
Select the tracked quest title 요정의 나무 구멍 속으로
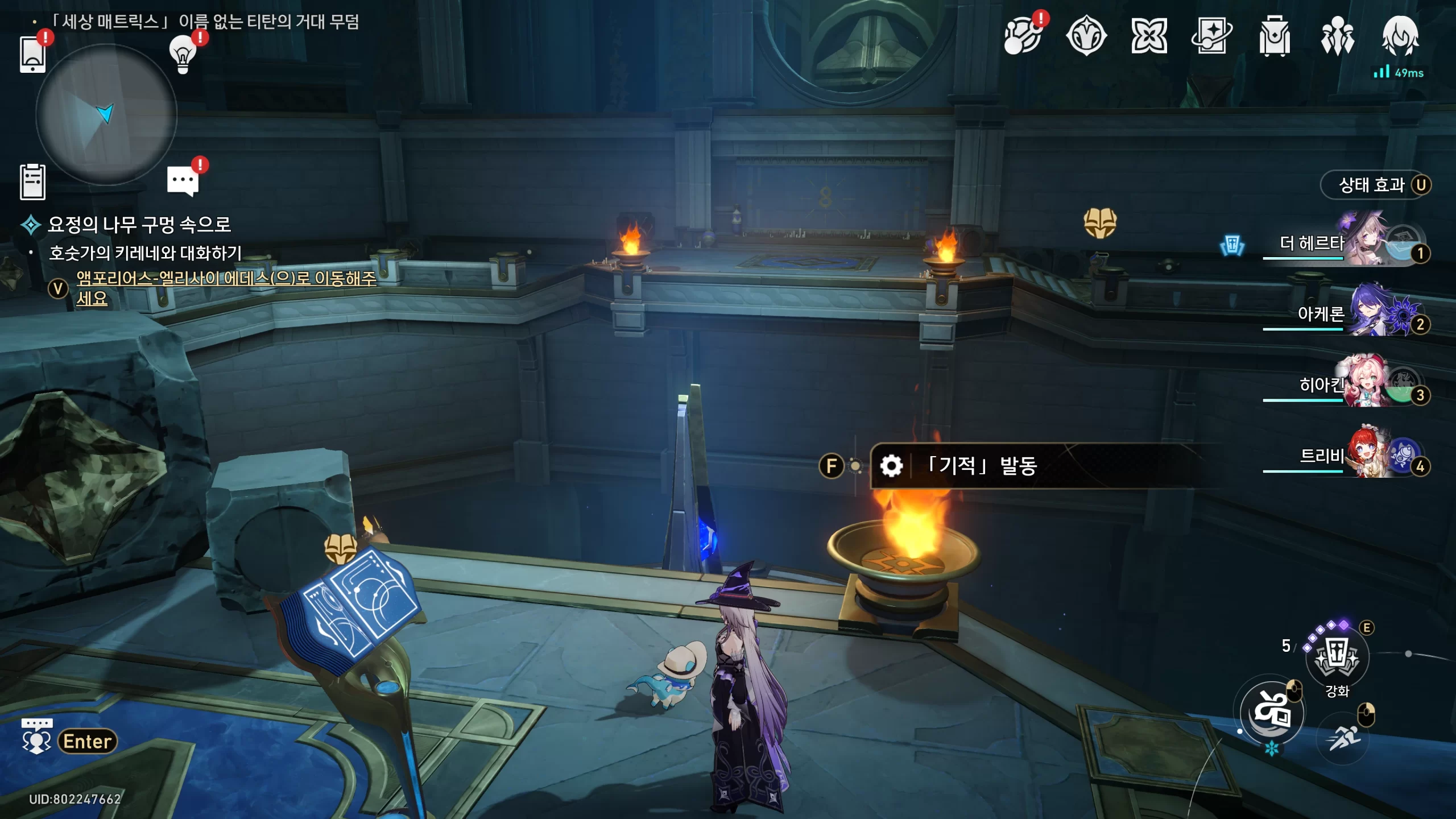pyautogui.click(x=139, y=225)
